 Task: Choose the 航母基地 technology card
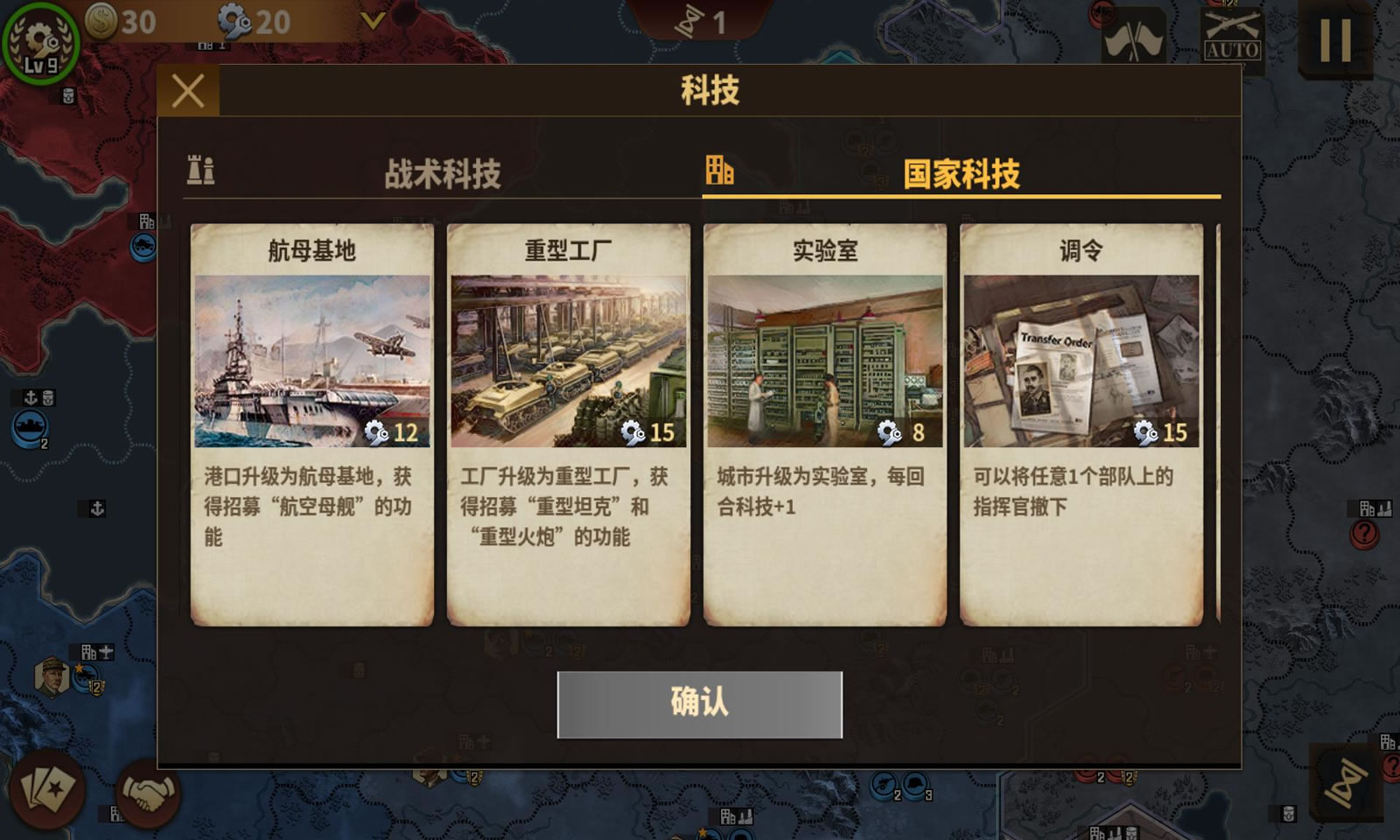[312, 424]
